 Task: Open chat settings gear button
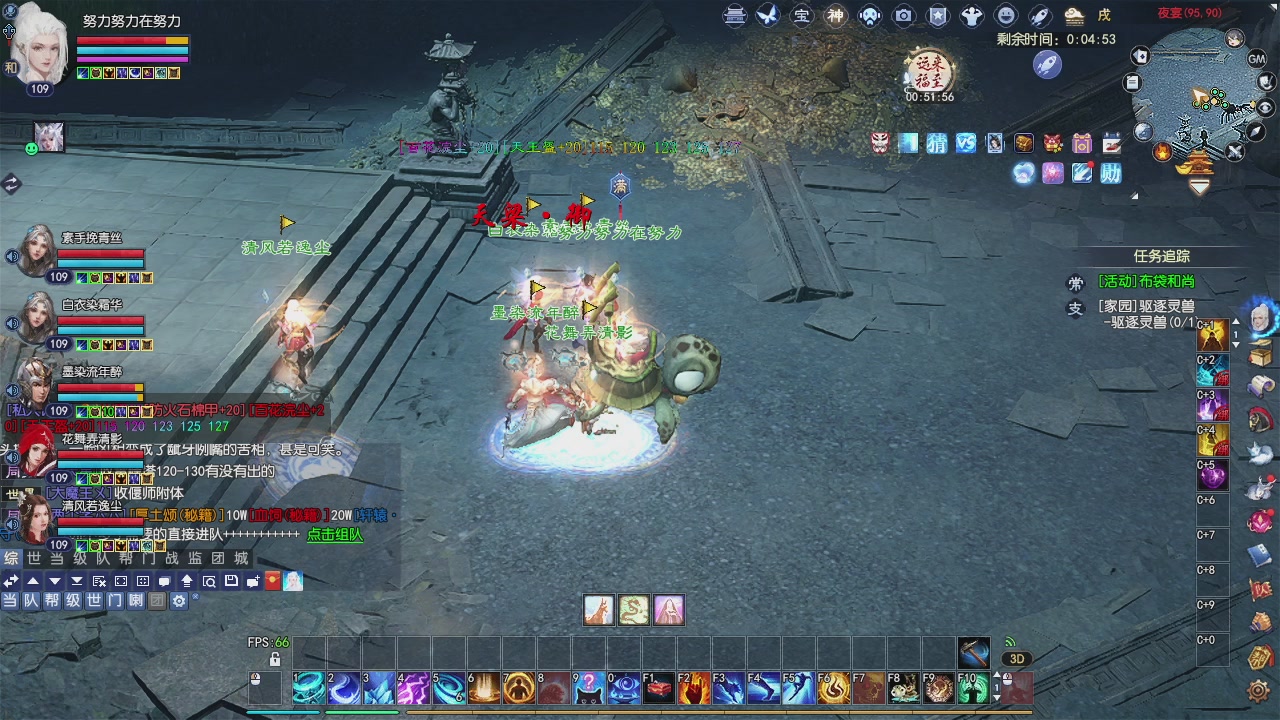tap(179, 601)
